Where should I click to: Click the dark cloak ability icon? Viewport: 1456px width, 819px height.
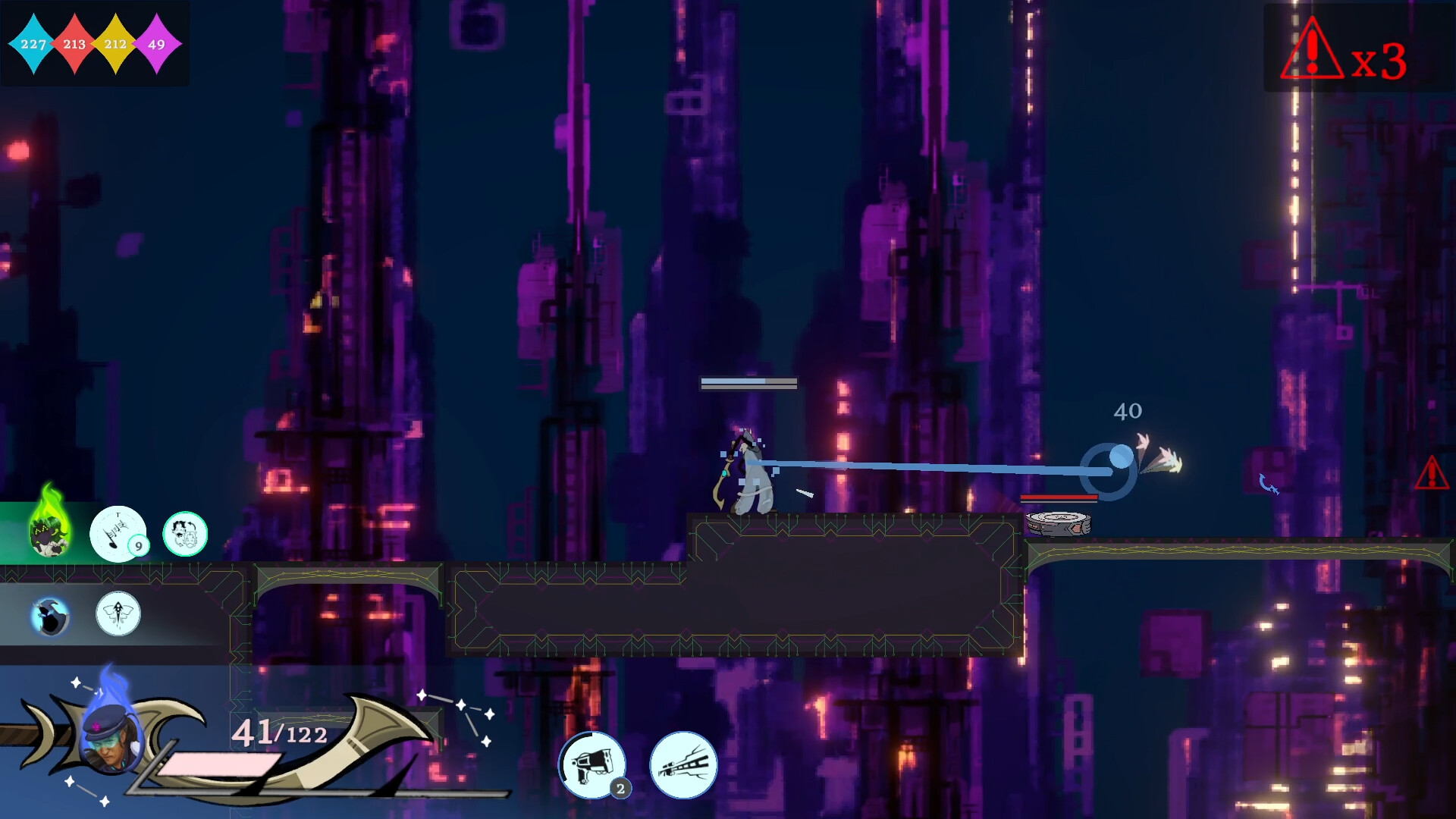pyautogui.click(x=48, y=614)
